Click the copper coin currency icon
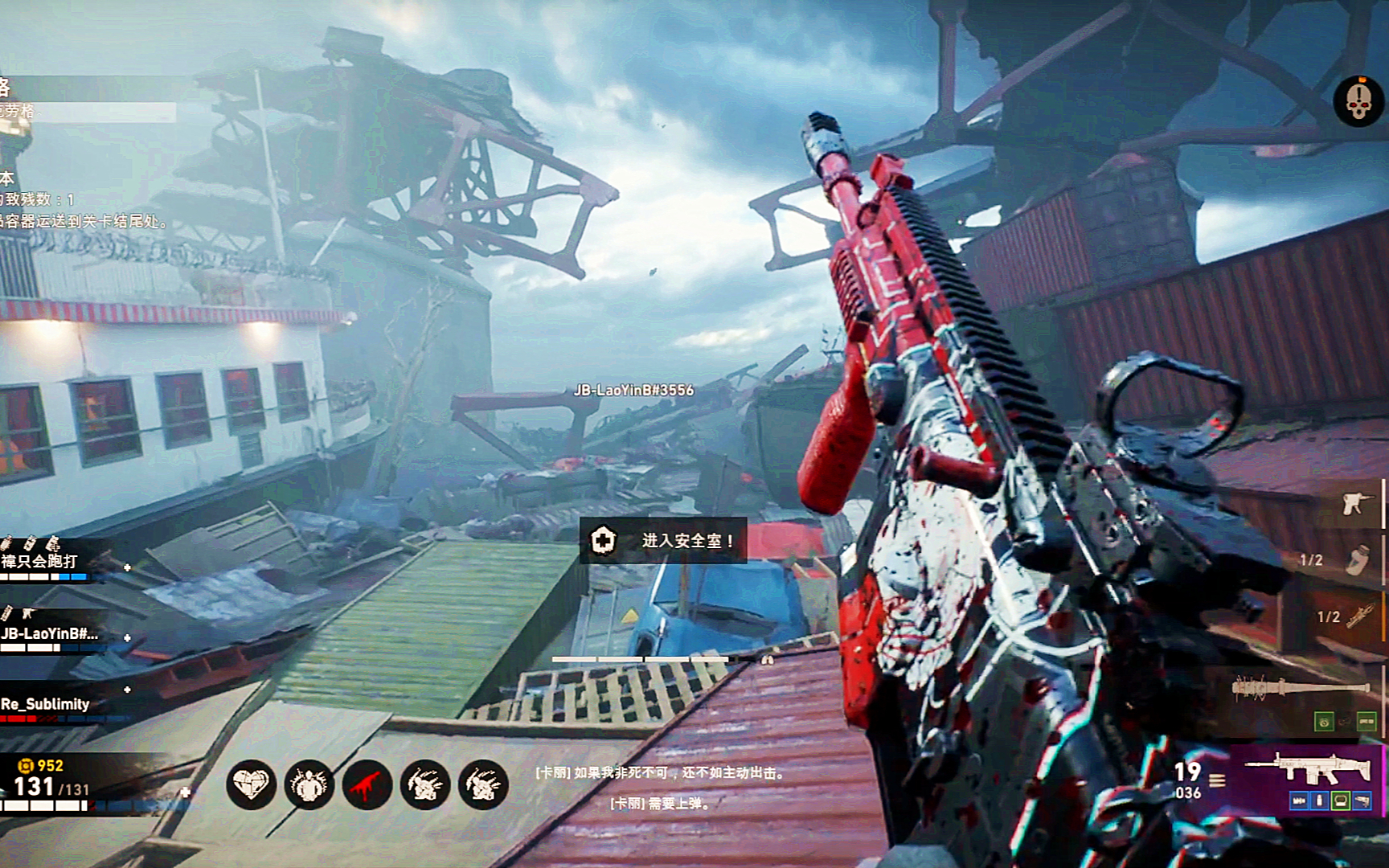Viewport: 1389px width, 868px height. click(x=27, y=765)
